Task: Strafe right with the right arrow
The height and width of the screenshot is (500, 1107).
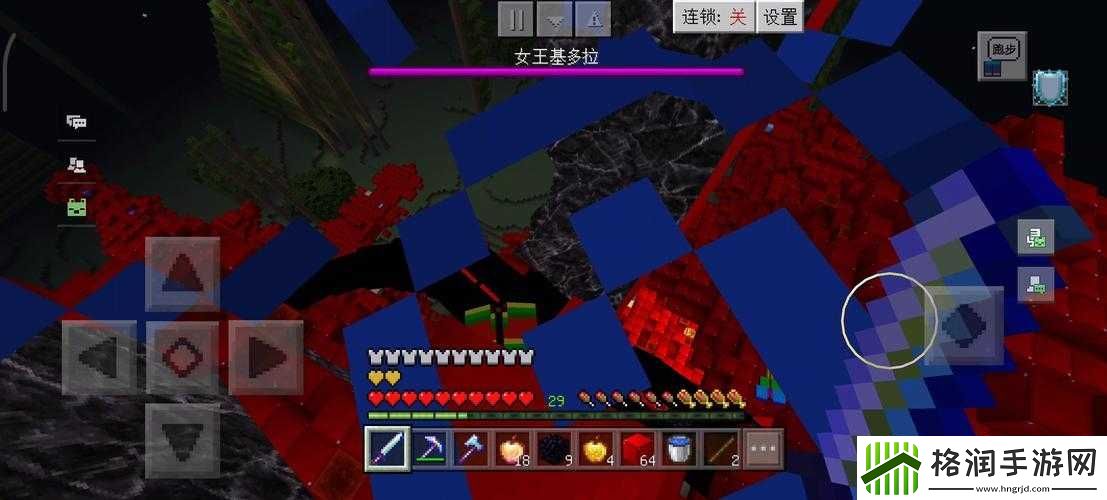Action: point(266,356)
